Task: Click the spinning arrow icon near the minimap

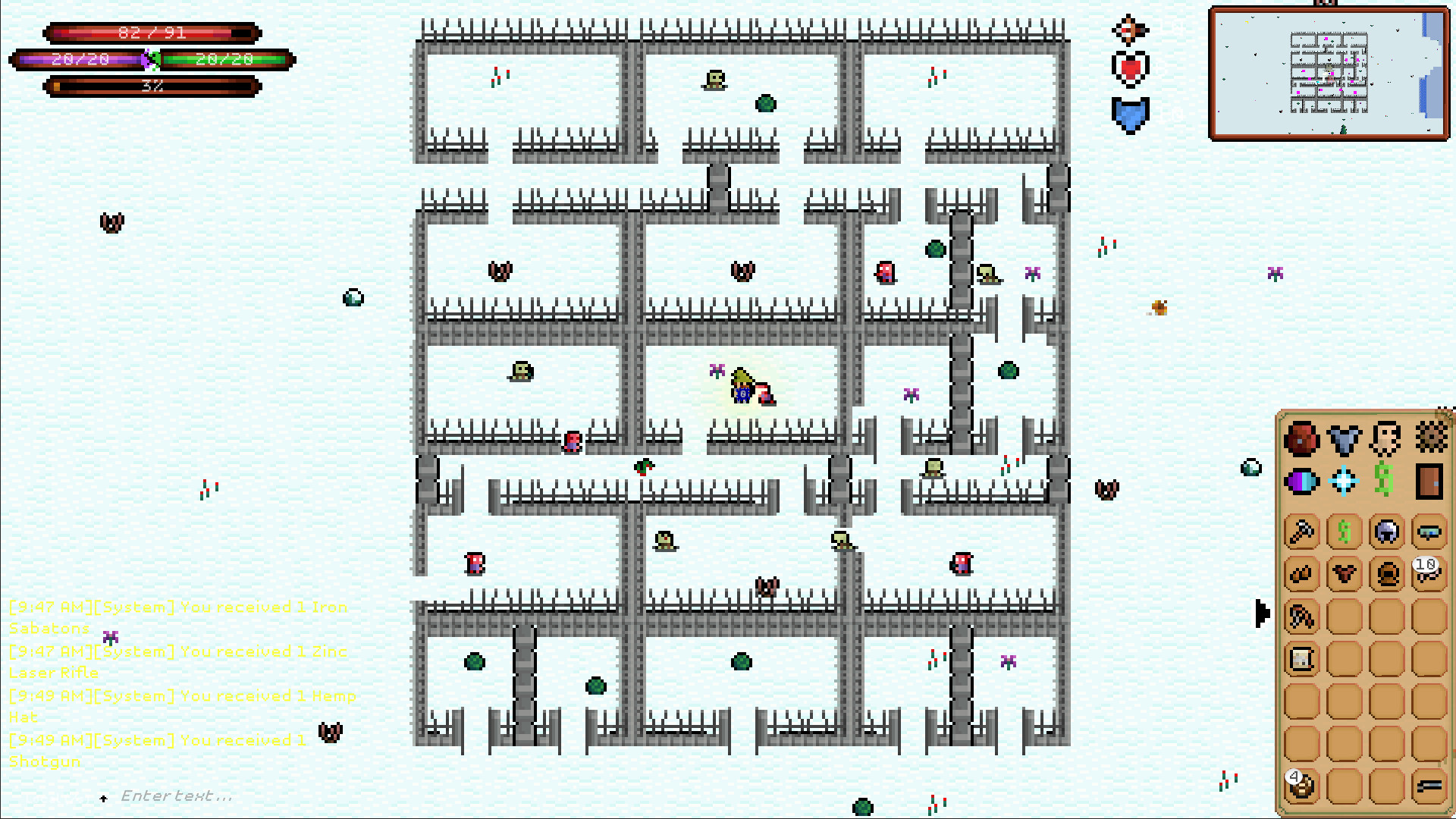Action: [1130, 30]
